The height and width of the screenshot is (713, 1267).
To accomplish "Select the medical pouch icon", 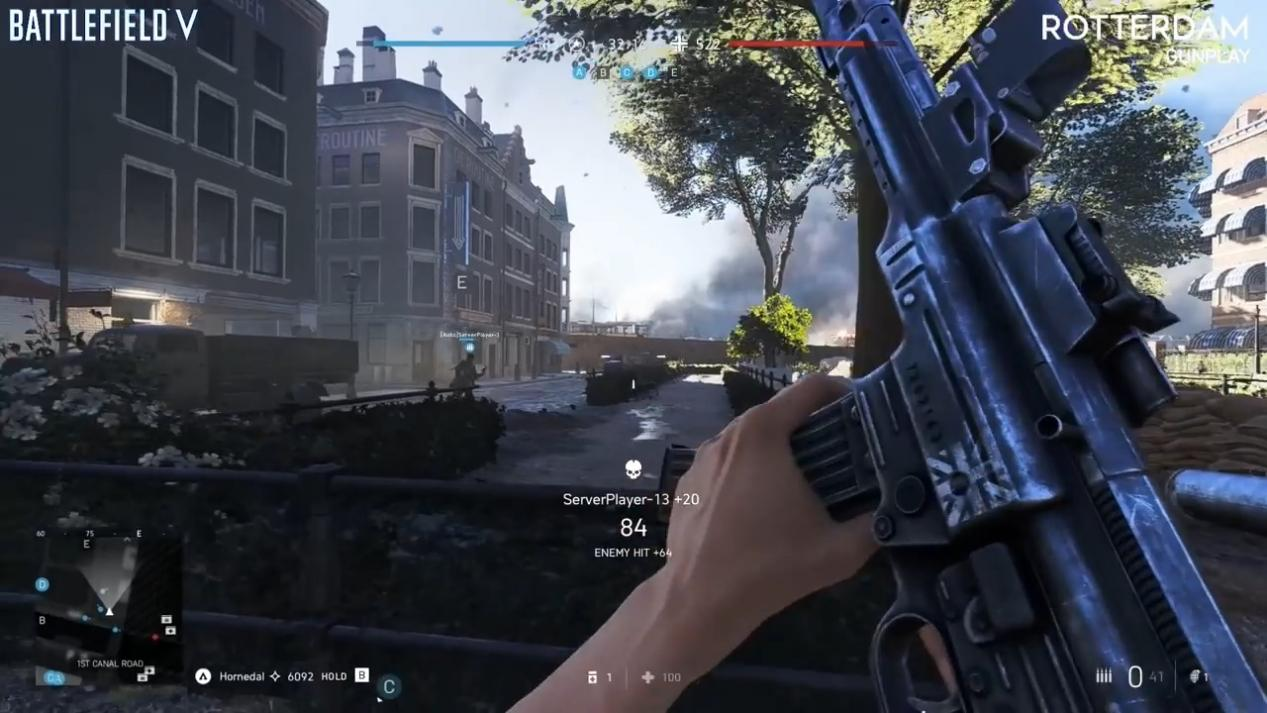I will [x=648, y=677].
